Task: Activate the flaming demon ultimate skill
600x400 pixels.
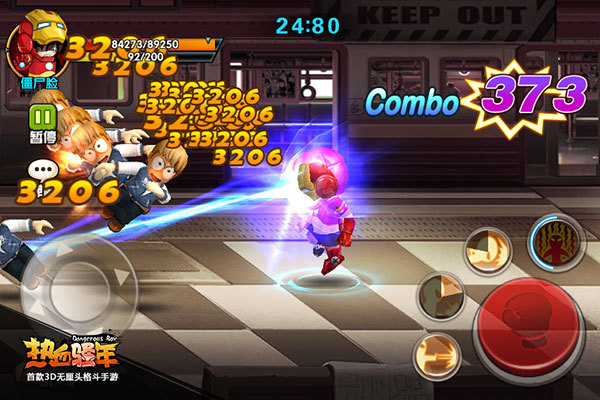Action: (558, 243)
